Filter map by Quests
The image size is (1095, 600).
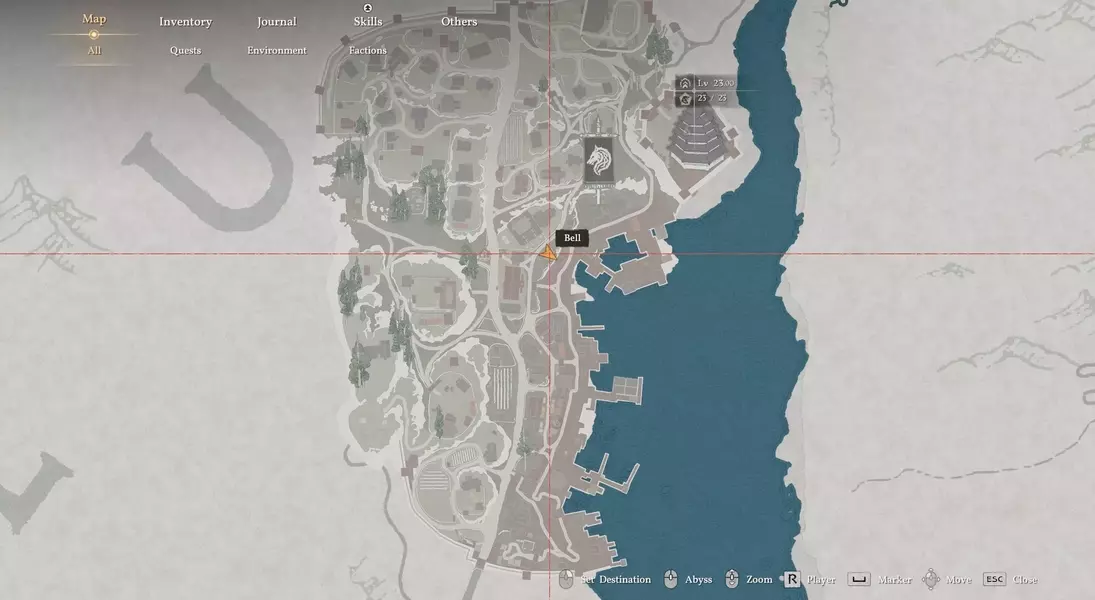click(x=185, y=50)
